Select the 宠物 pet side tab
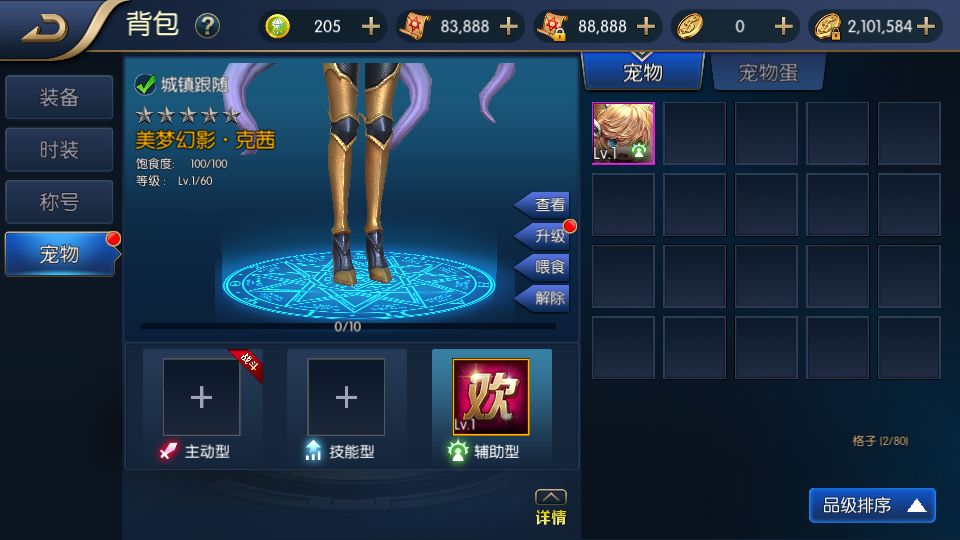The height and width of the screenshot is (540, 960). pos(59,254)
